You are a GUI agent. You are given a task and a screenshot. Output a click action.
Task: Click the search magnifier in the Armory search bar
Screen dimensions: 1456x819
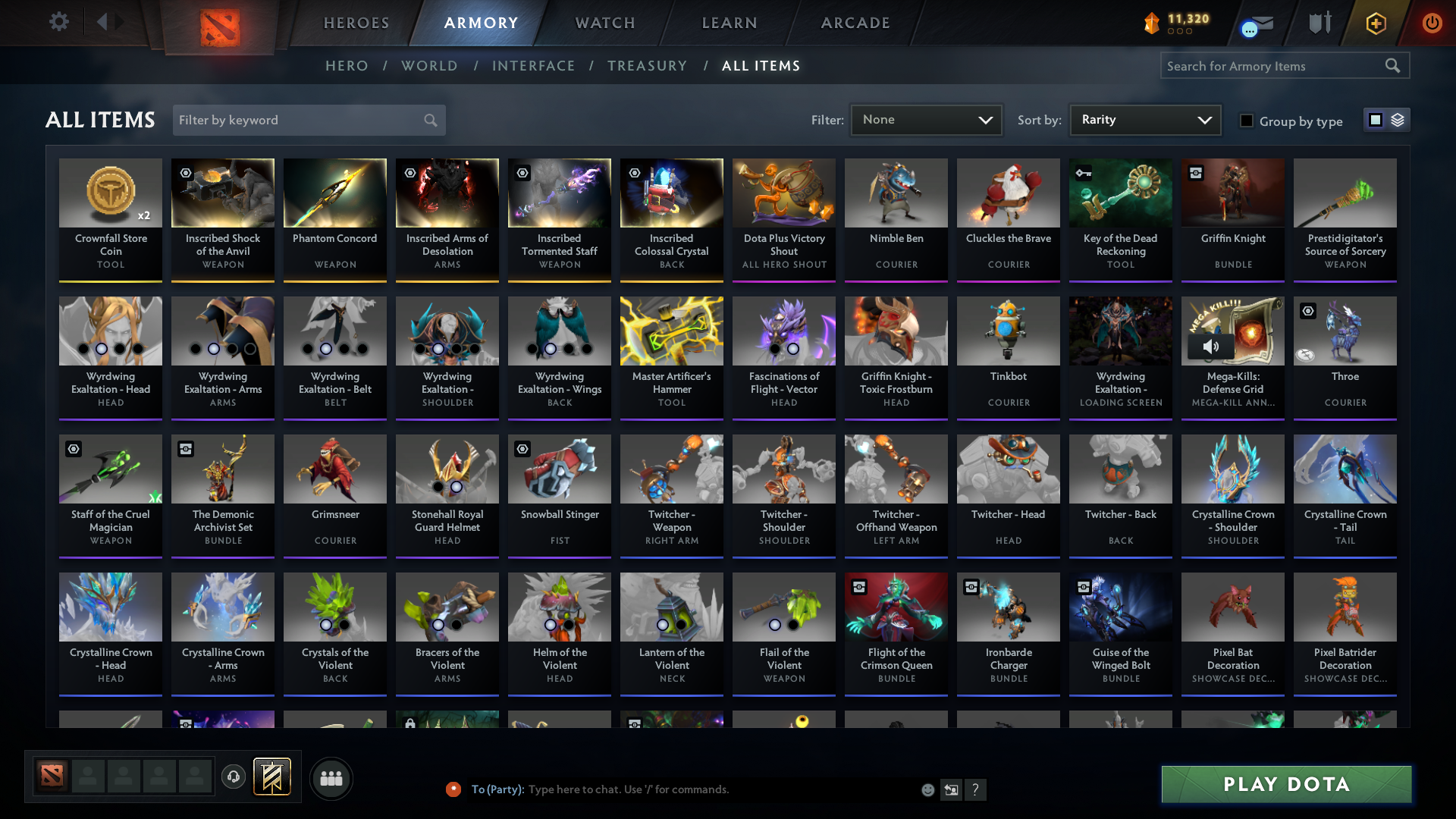pos(1394,65)
